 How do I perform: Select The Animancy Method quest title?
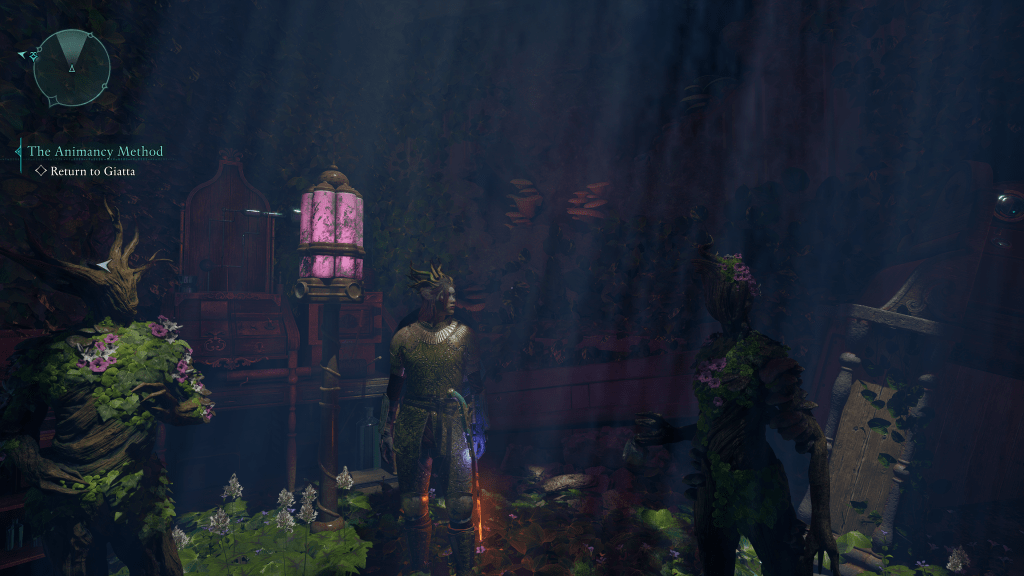point(95,152)
